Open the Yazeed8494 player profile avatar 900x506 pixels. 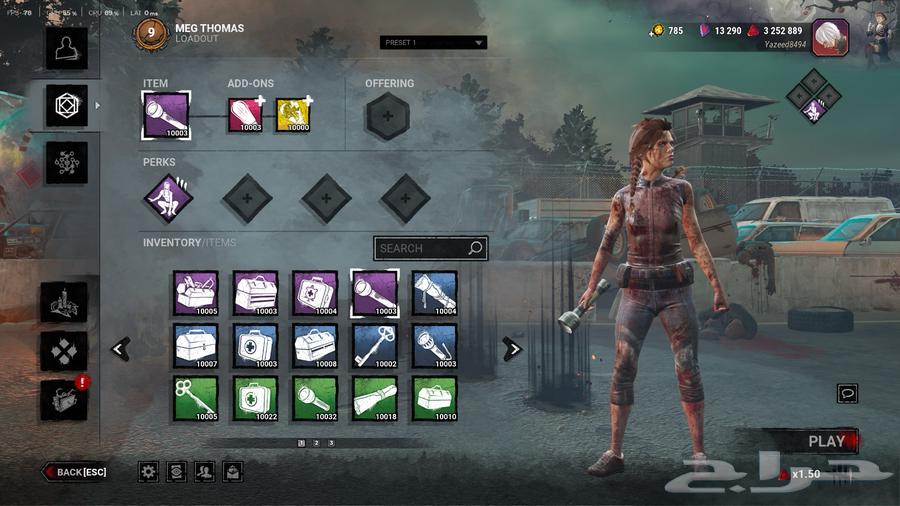coord(830,37)
